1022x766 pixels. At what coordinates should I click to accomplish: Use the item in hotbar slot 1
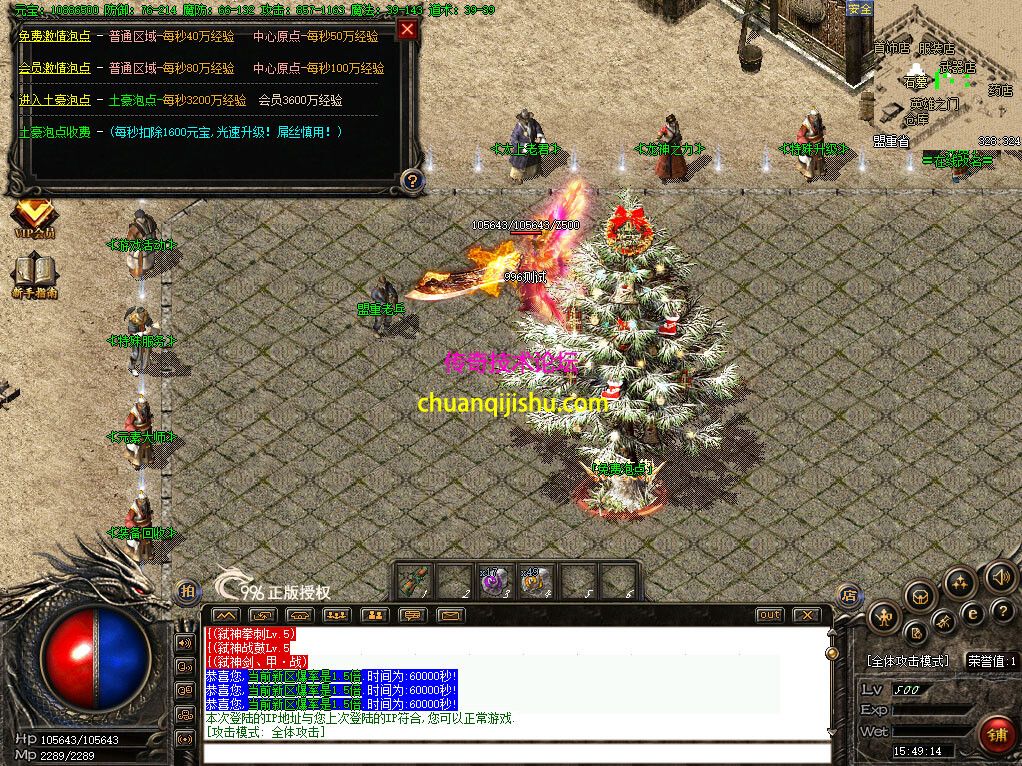point(414,581)
